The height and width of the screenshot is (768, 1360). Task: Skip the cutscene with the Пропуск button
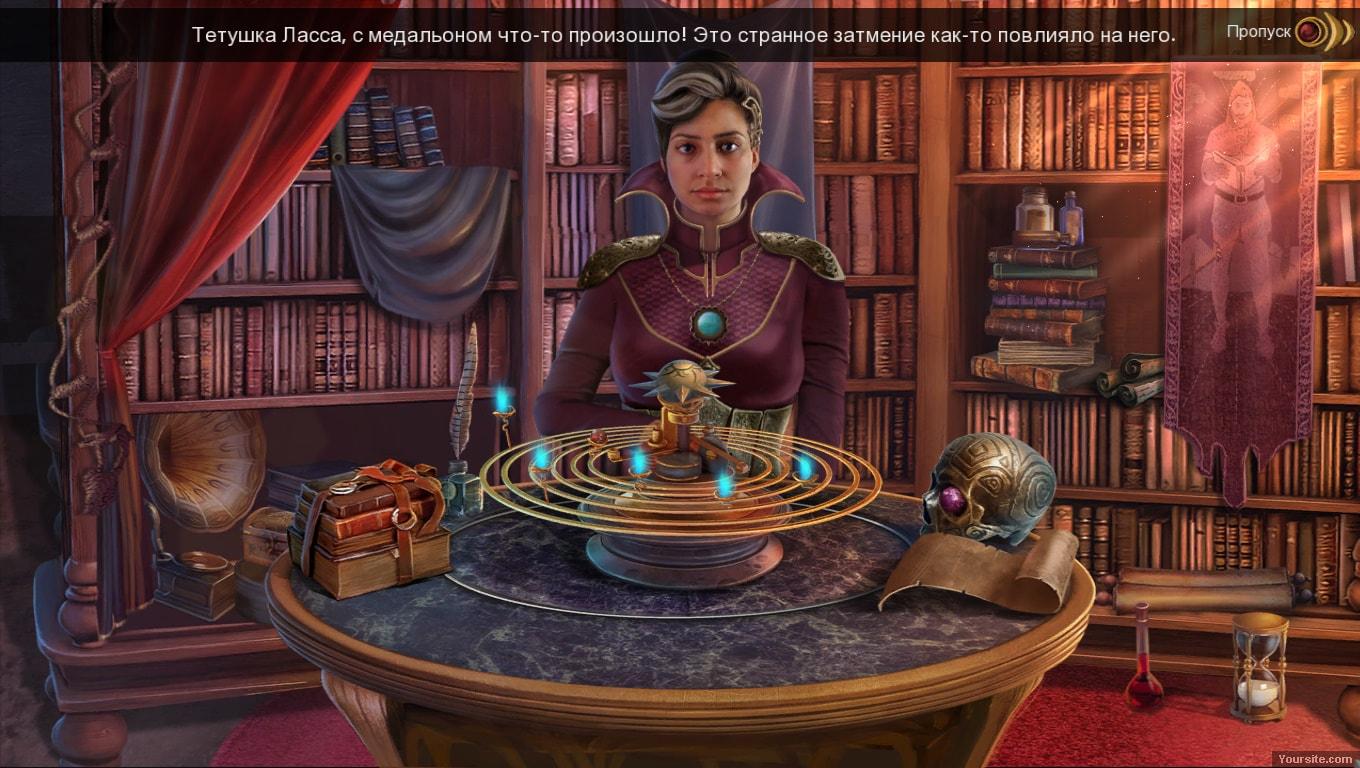tap(1310, 33)
